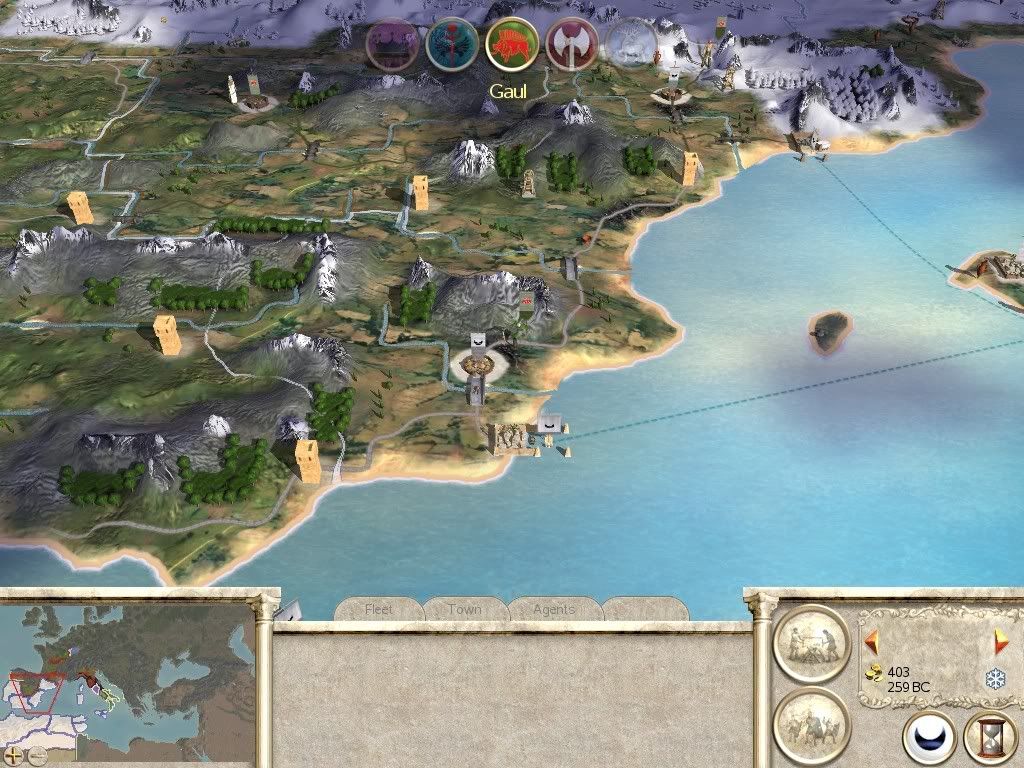Switch to the Fleet tab
Viewport: 1024px width, 768px height.
379,609
